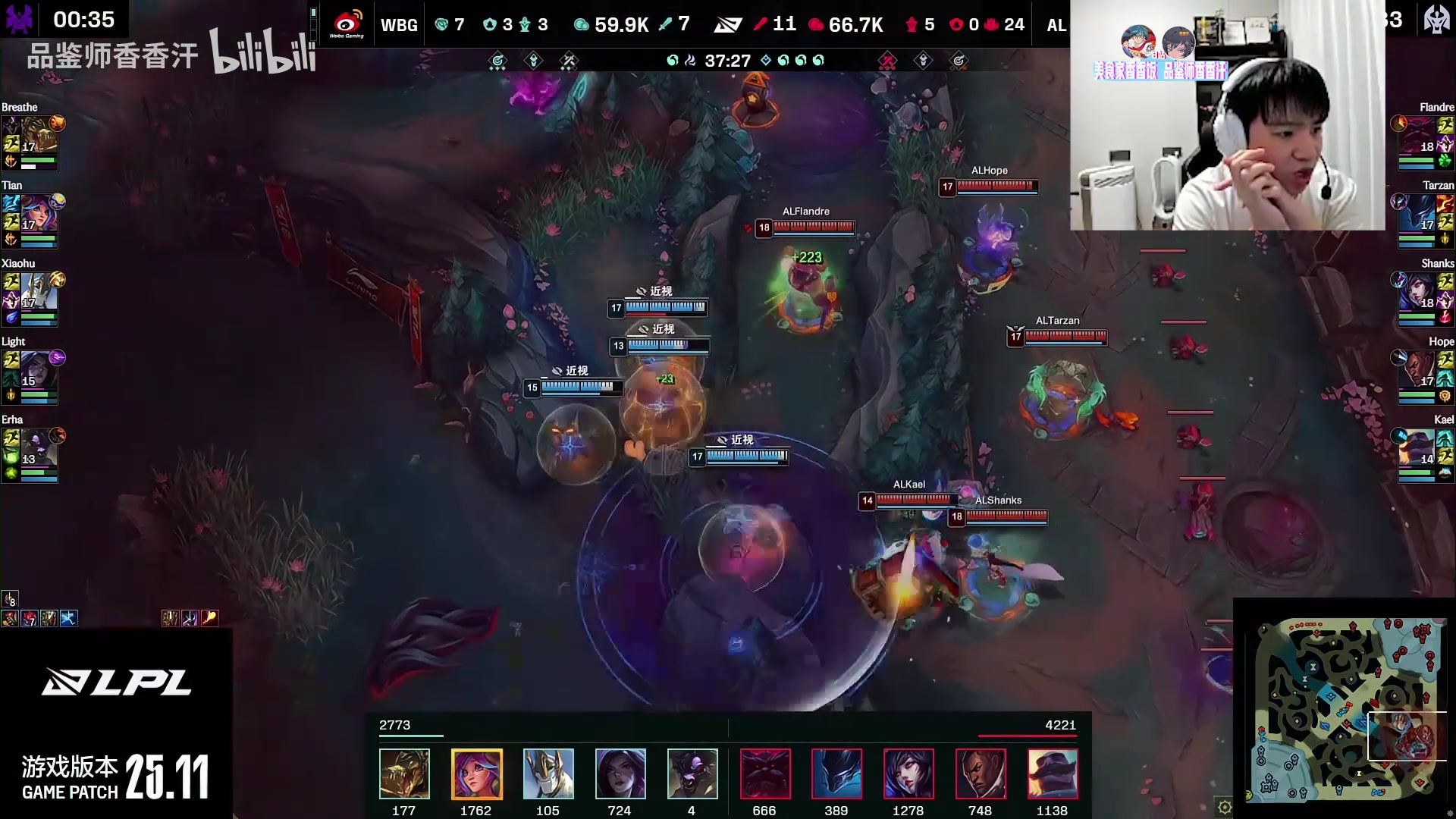Click the damage panel portrait showing 177
1456x819 pixels.
404,773
